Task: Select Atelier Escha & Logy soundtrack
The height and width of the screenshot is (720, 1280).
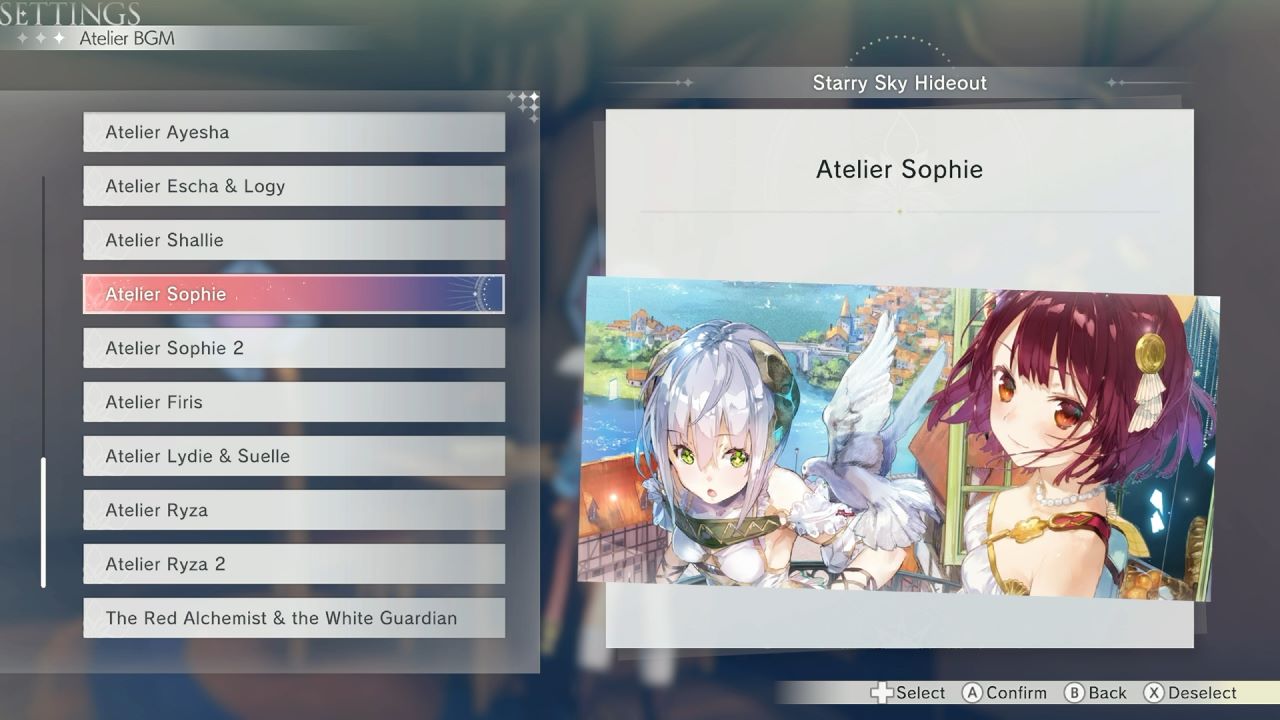Action: (293, 186)
